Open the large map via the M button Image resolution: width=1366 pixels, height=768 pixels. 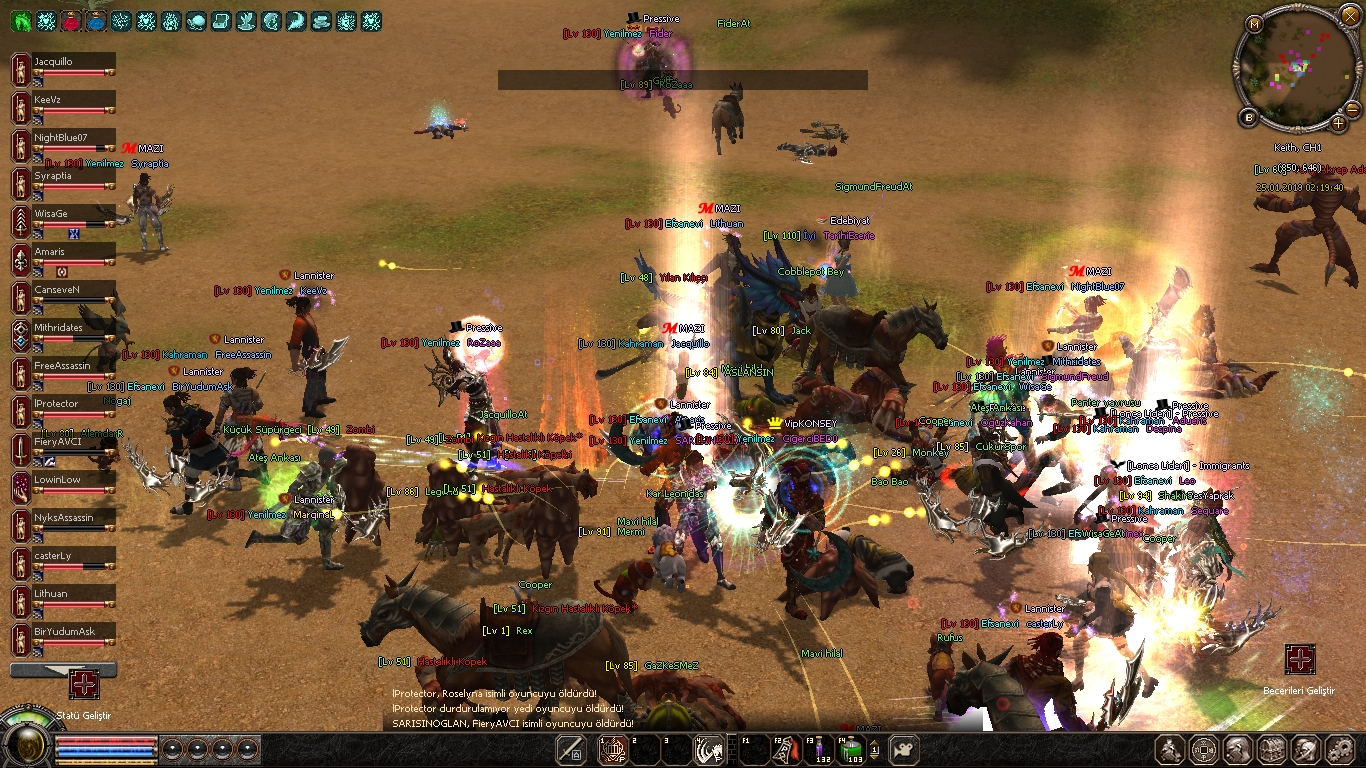click(1254, 22)
